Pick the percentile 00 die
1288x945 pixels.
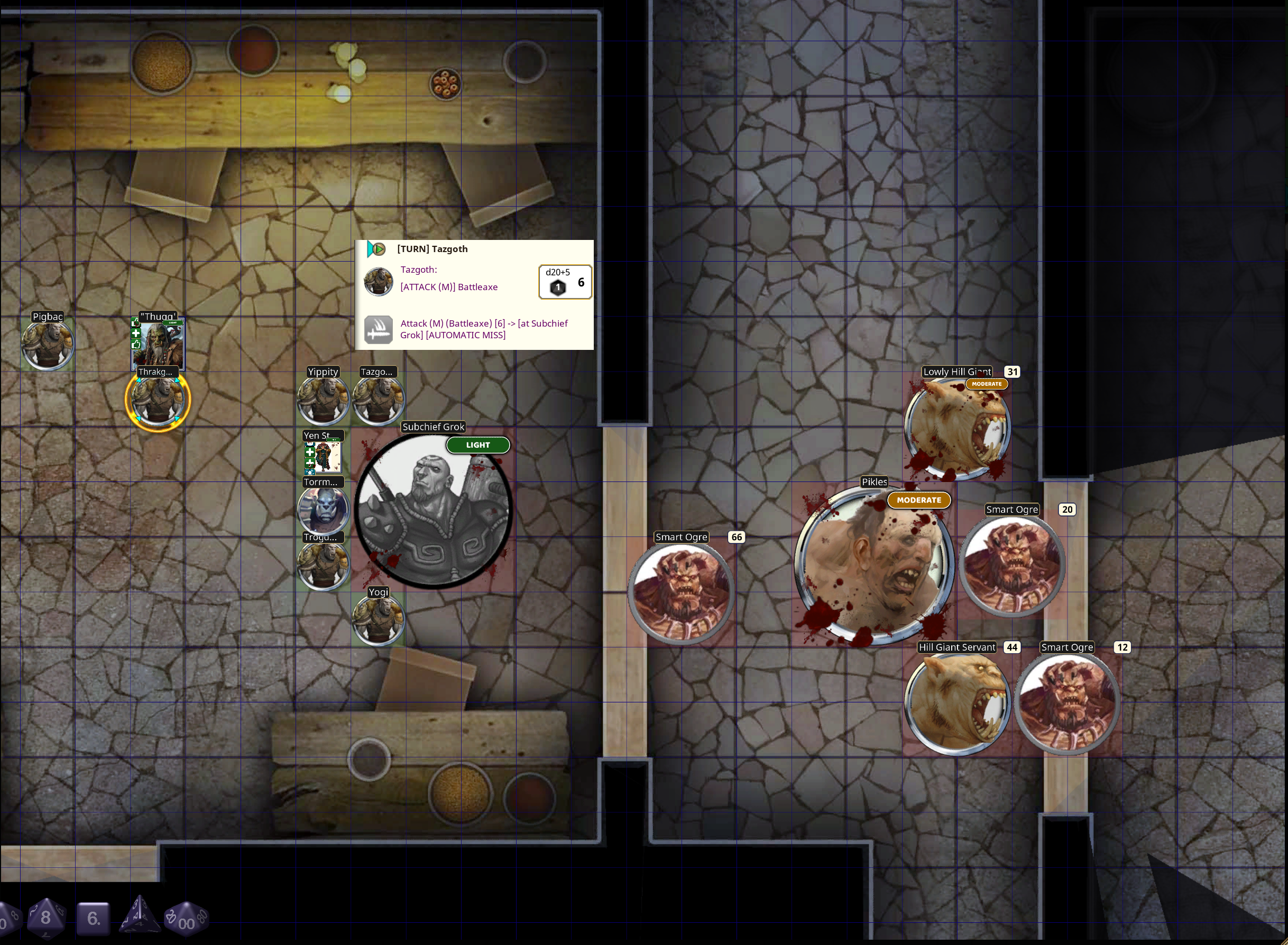(x=186, y=919)
